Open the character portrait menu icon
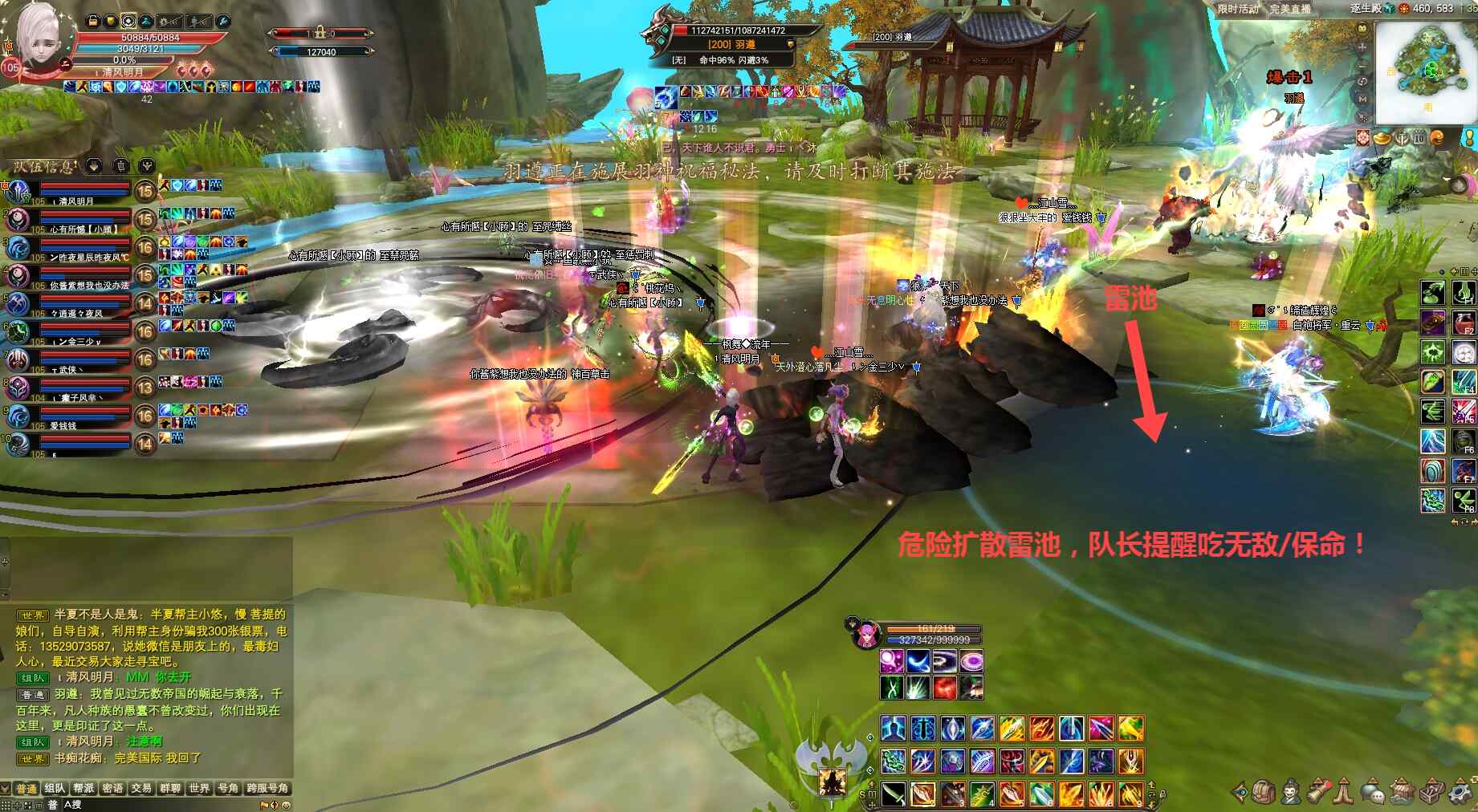The height and width of the screenshot is (812, 1478). [x=1290, y=792]
